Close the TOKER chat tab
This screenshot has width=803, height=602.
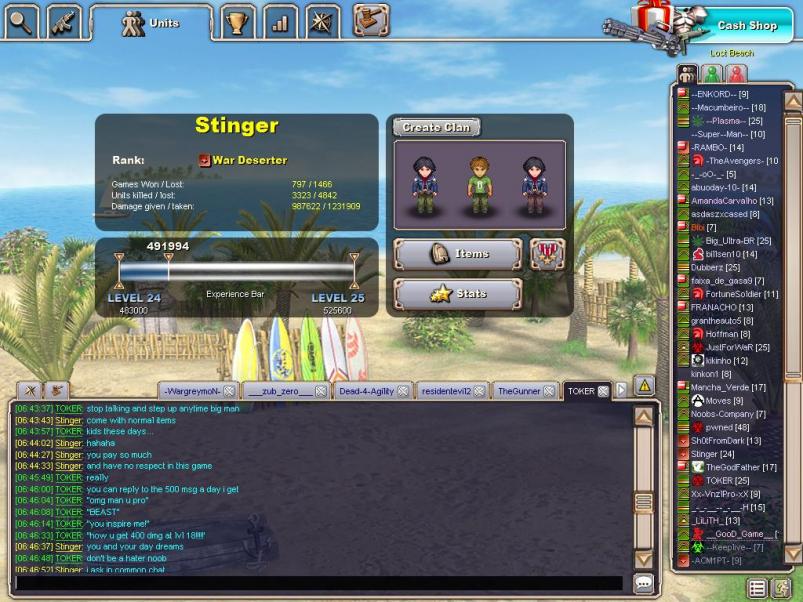pyautogui.click(x=603, y=391)
